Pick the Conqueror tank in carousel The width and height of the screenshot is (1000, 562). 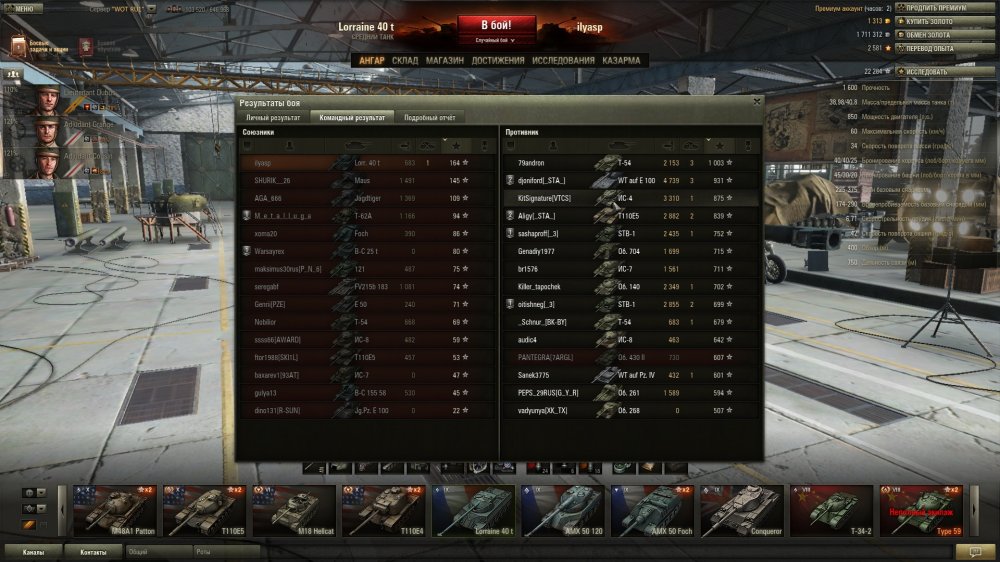point(741,511)
